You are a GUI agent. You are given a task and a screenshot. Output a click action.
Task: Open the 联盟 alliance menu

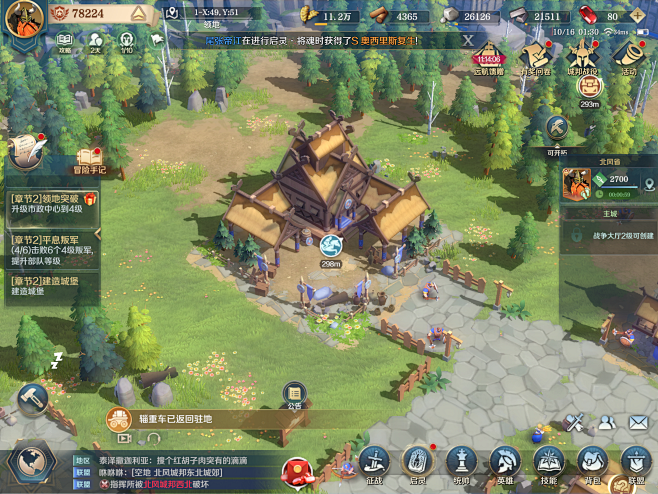pos(635,463)
